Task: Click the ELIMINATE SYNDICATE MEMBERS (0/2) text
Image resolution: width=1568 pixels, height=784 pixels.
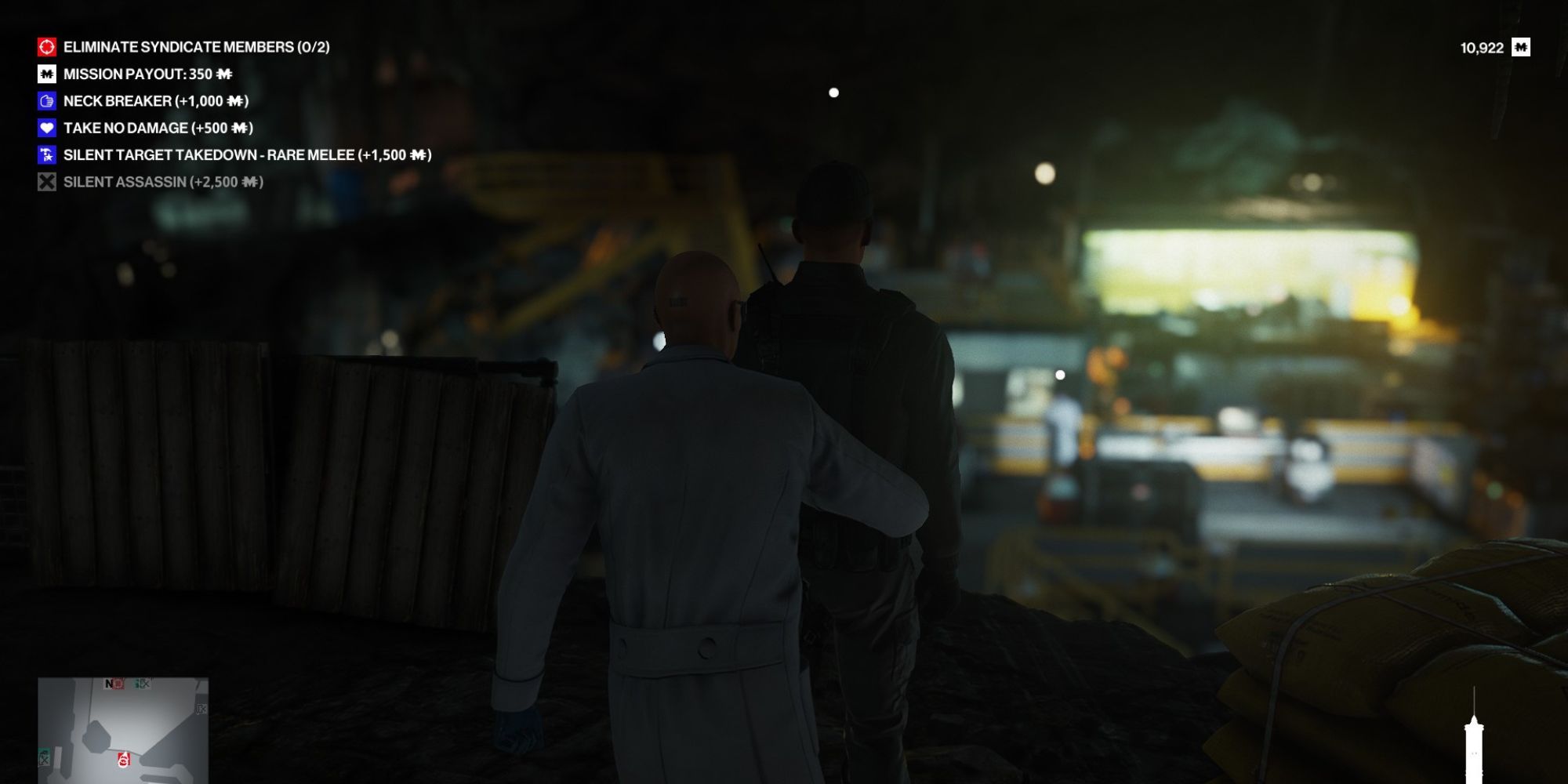Action: click(196, 46)
